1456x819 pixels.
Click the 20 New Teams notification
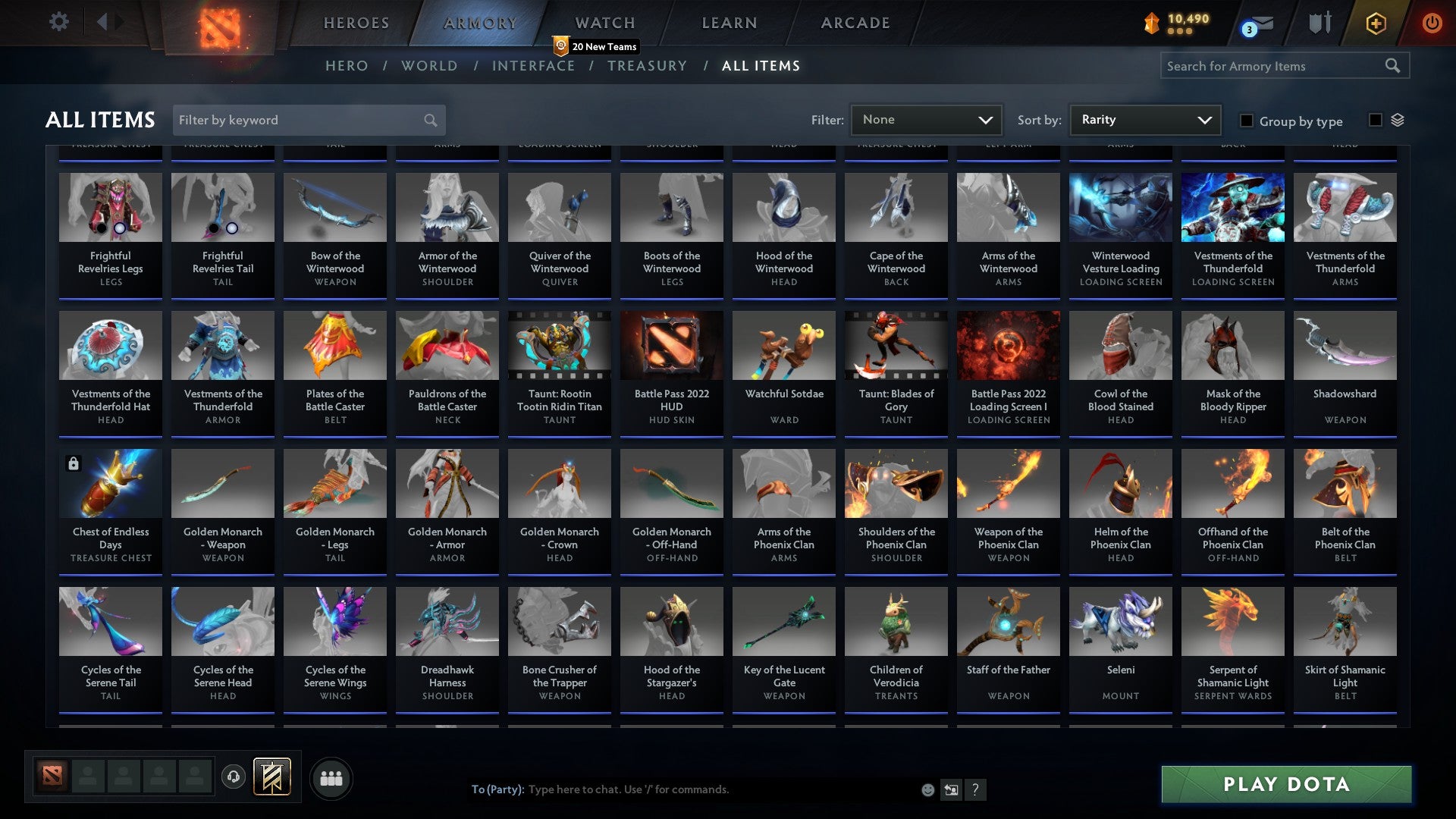(596, 45)
